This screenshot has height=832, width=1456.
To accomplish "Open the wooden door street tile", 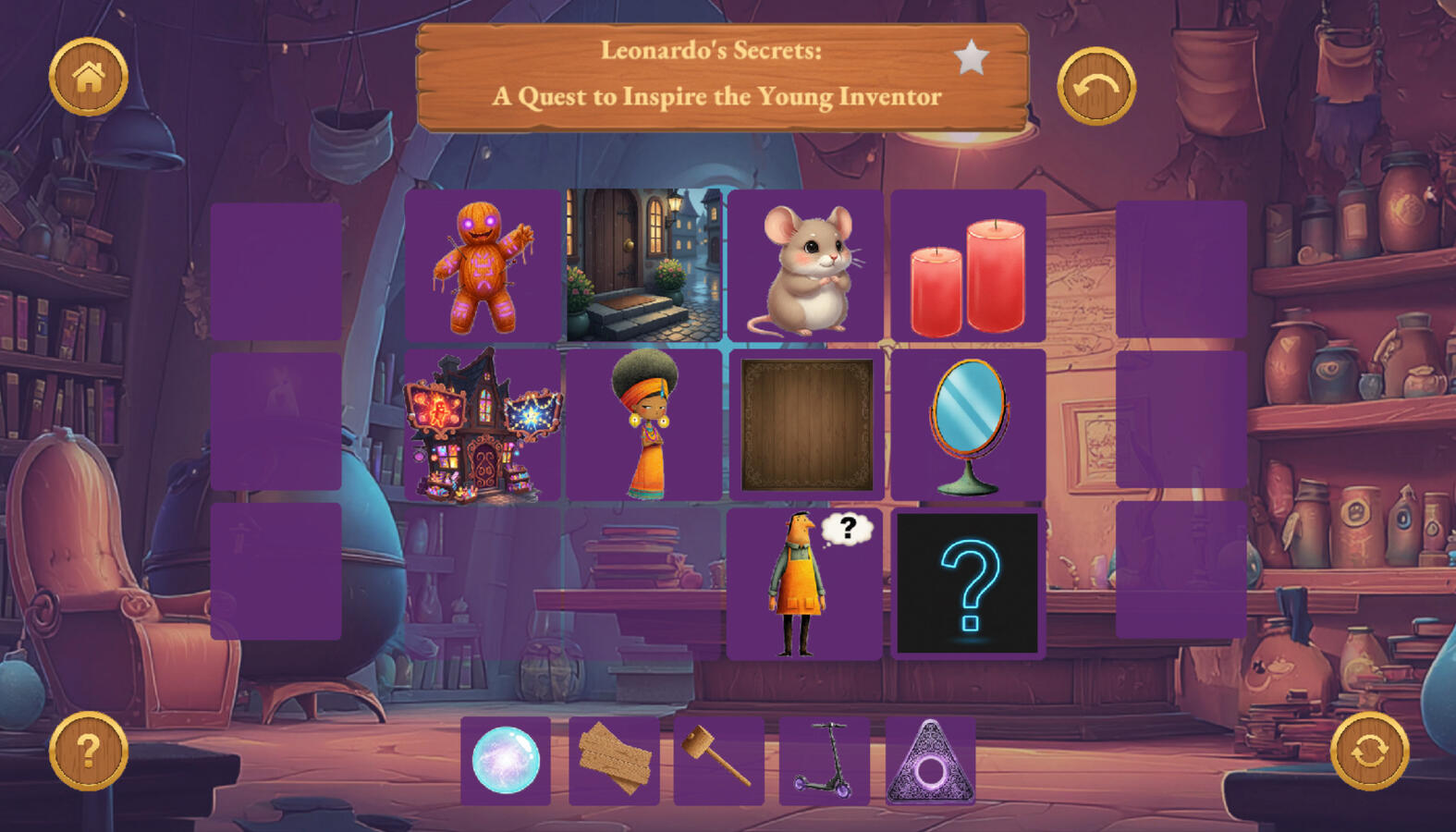I will click(644, 266).
